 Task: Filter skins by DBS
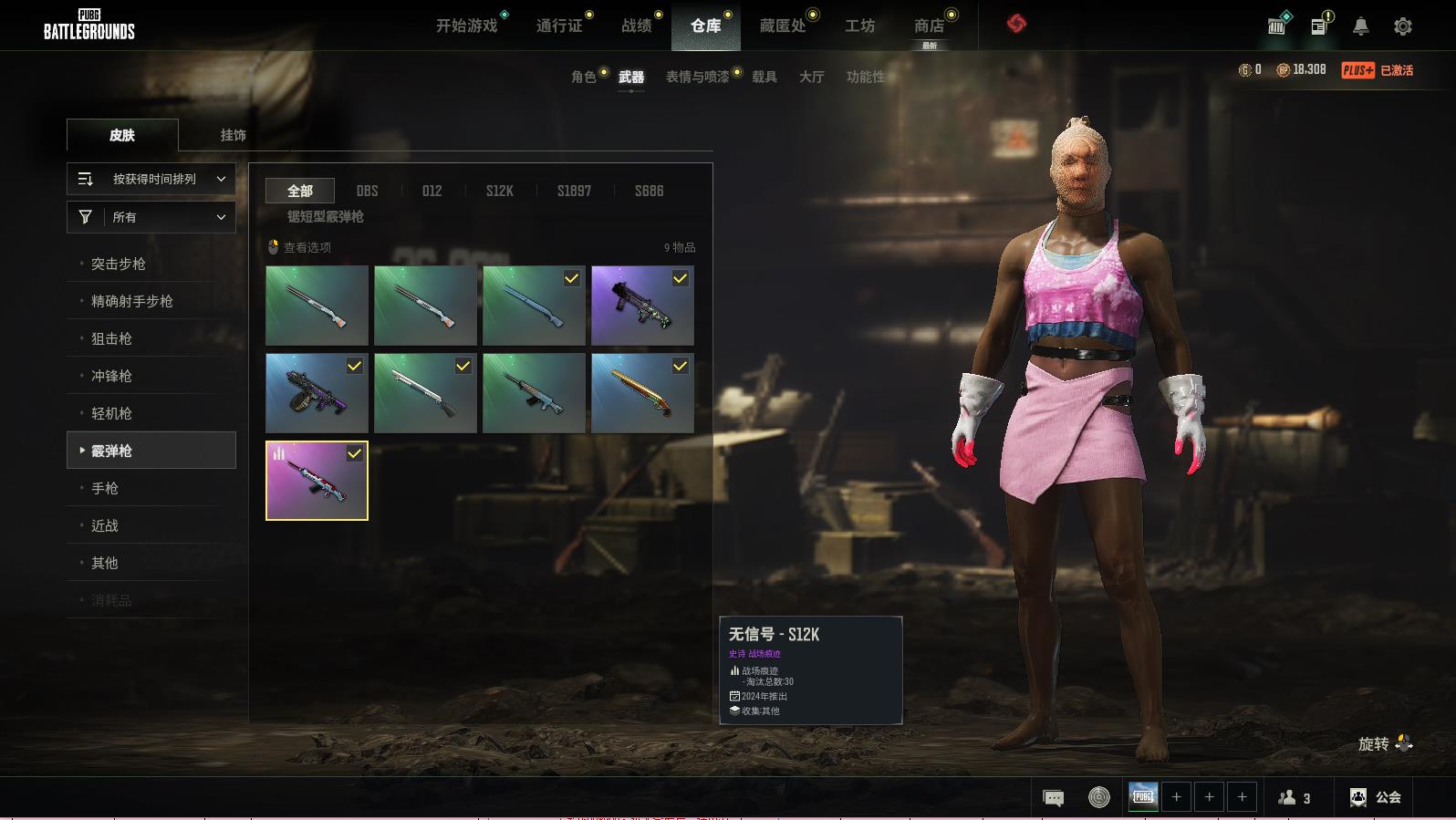click(367, 191)
